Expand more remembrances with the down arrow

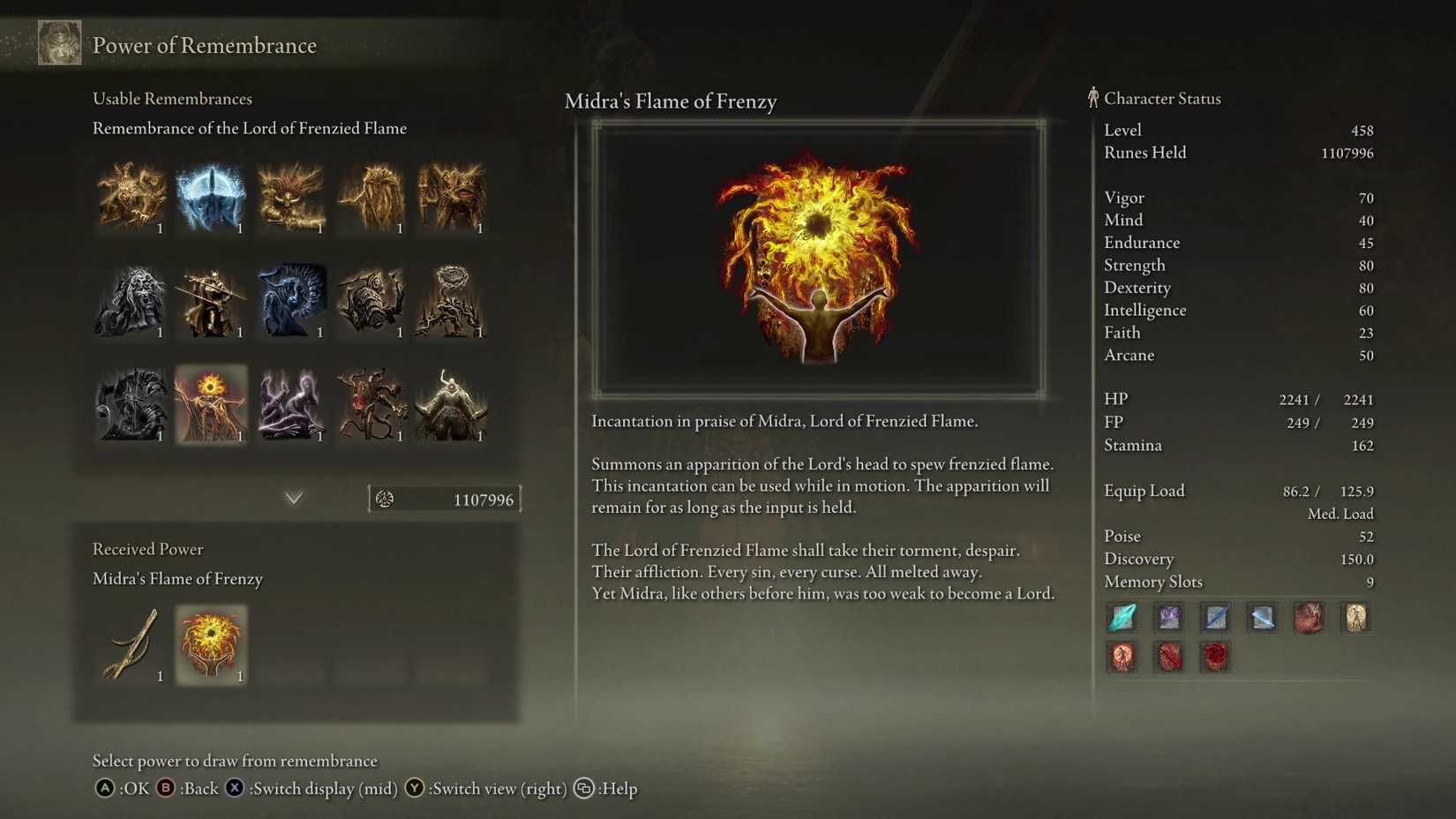tap(294, 498)
